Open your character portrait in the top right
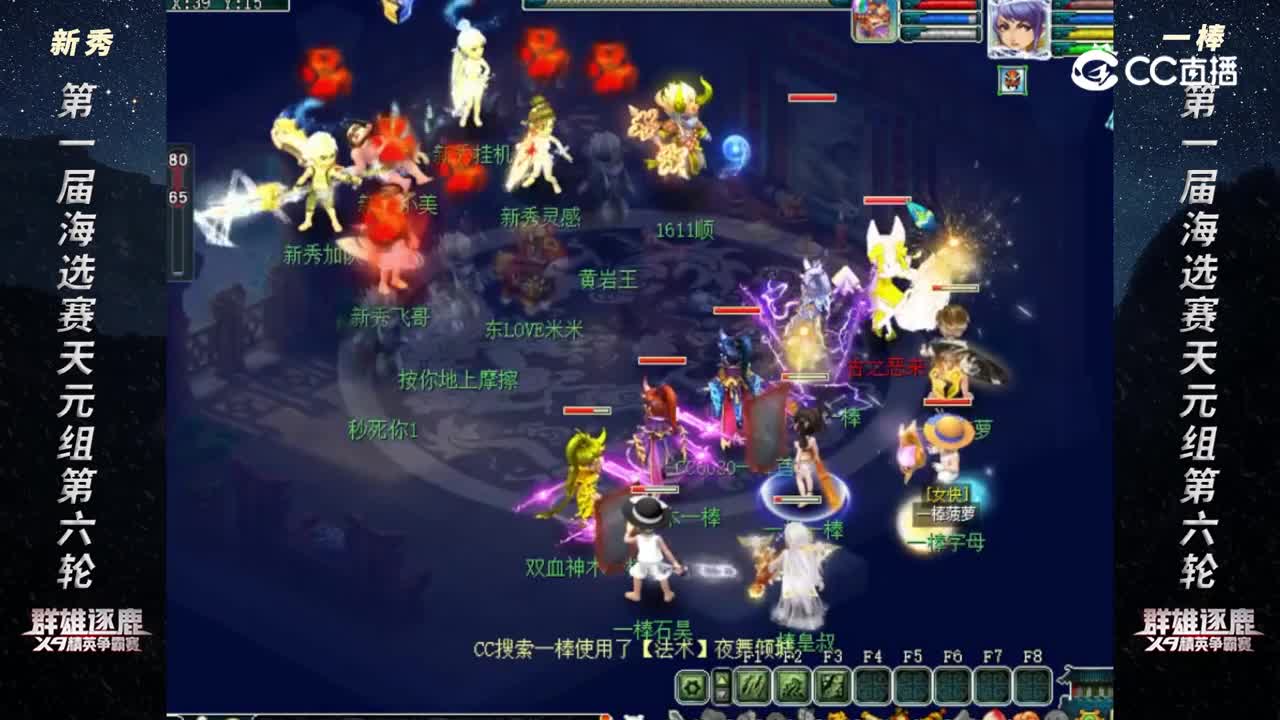 (x=1019, y=28)
